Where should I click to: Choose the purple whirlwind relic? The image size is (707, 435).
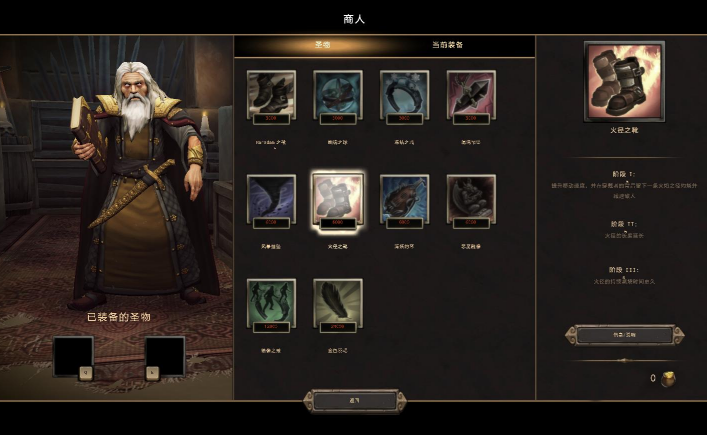click(x=271, y=198)
